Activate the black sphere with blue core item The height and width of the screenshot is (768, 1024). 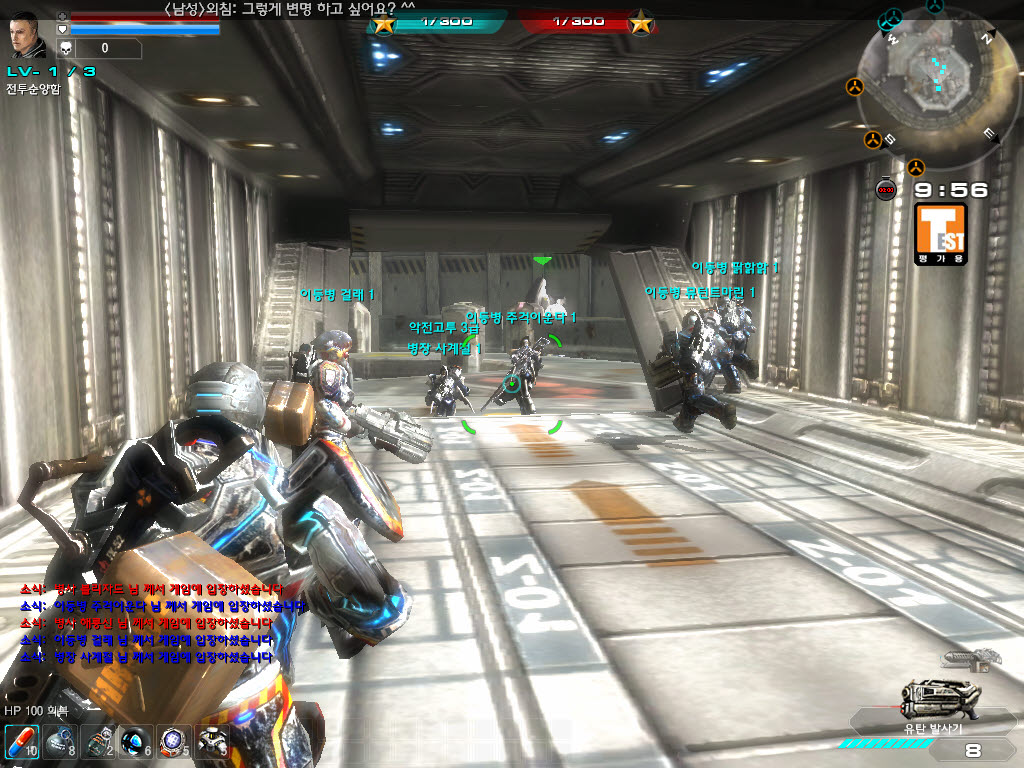coord(136,743)
